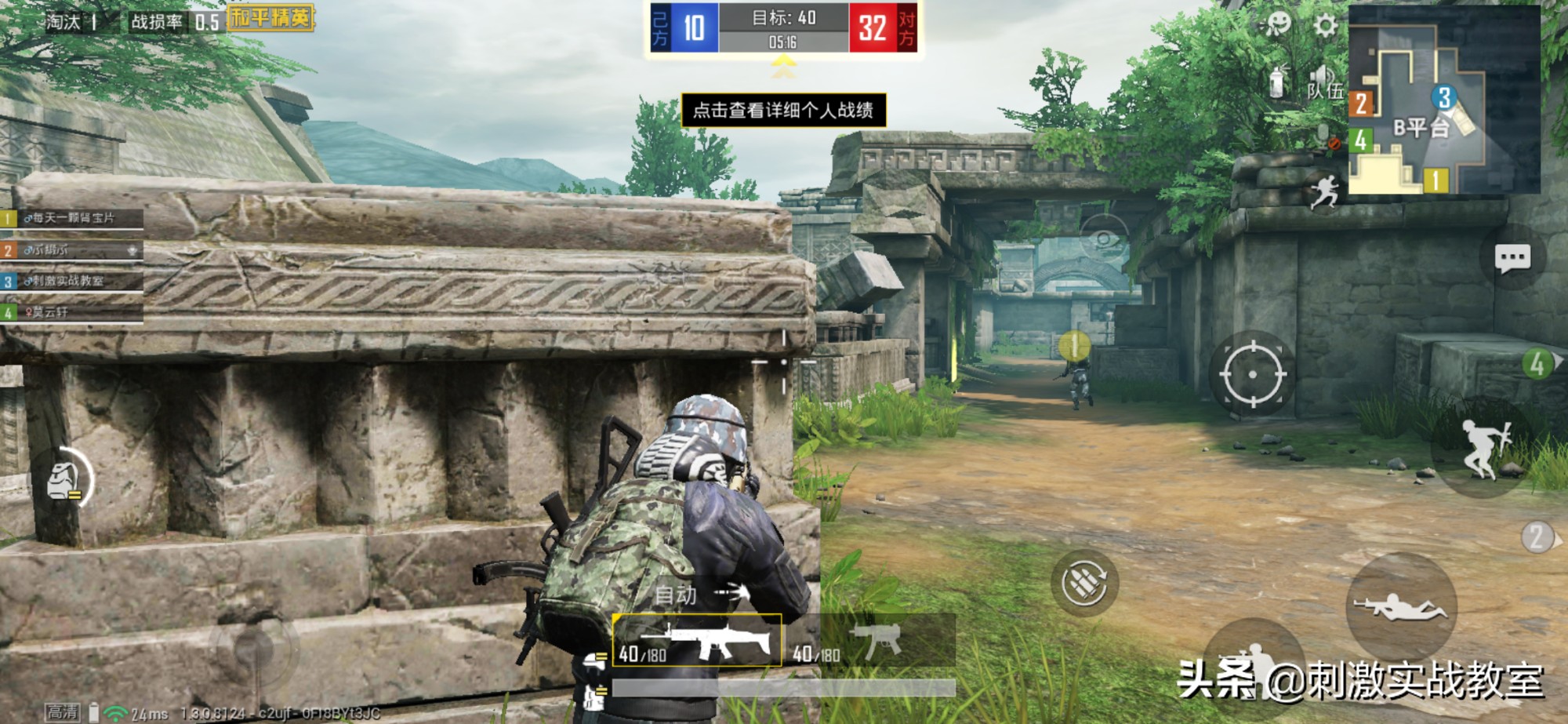
Task: Select the highlighted assault rifle slot
Action: (x=697, y=641)
